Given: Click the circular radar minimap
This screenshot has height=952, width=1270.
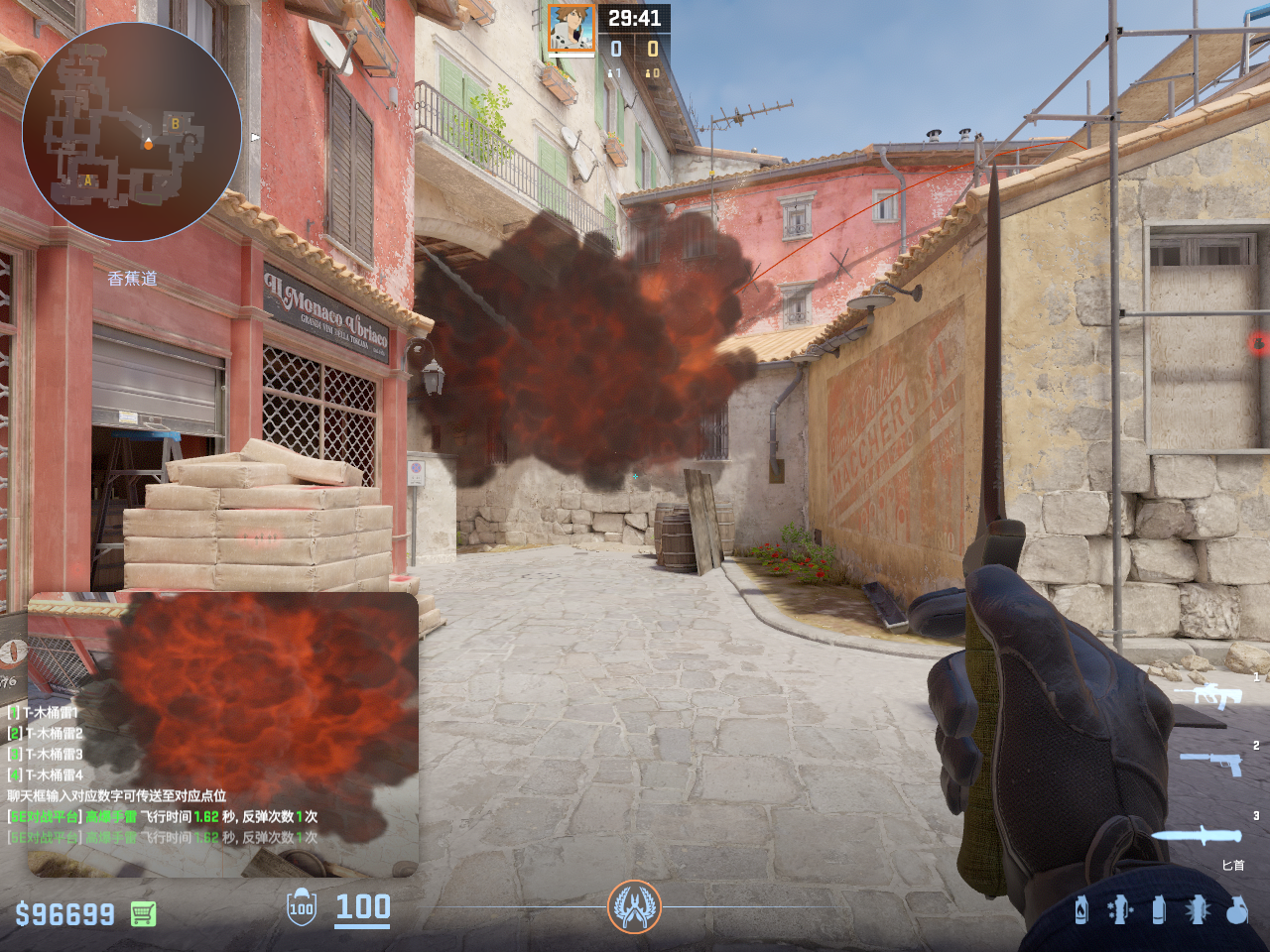Looking at the screenshot, I should (x=132, y=131).
